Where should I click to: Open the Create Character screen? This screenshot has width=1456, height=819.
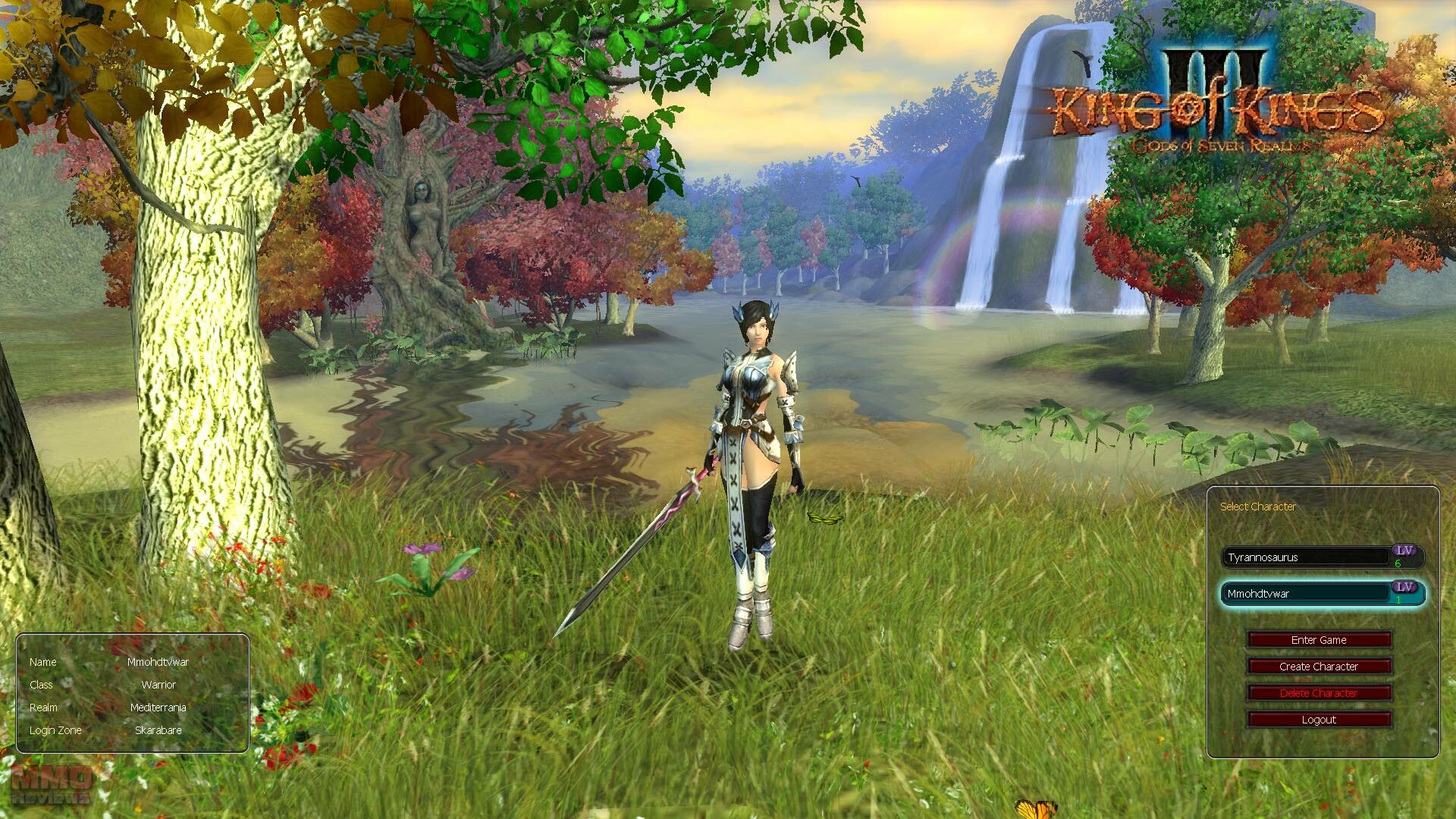(x=1319, y=667)
